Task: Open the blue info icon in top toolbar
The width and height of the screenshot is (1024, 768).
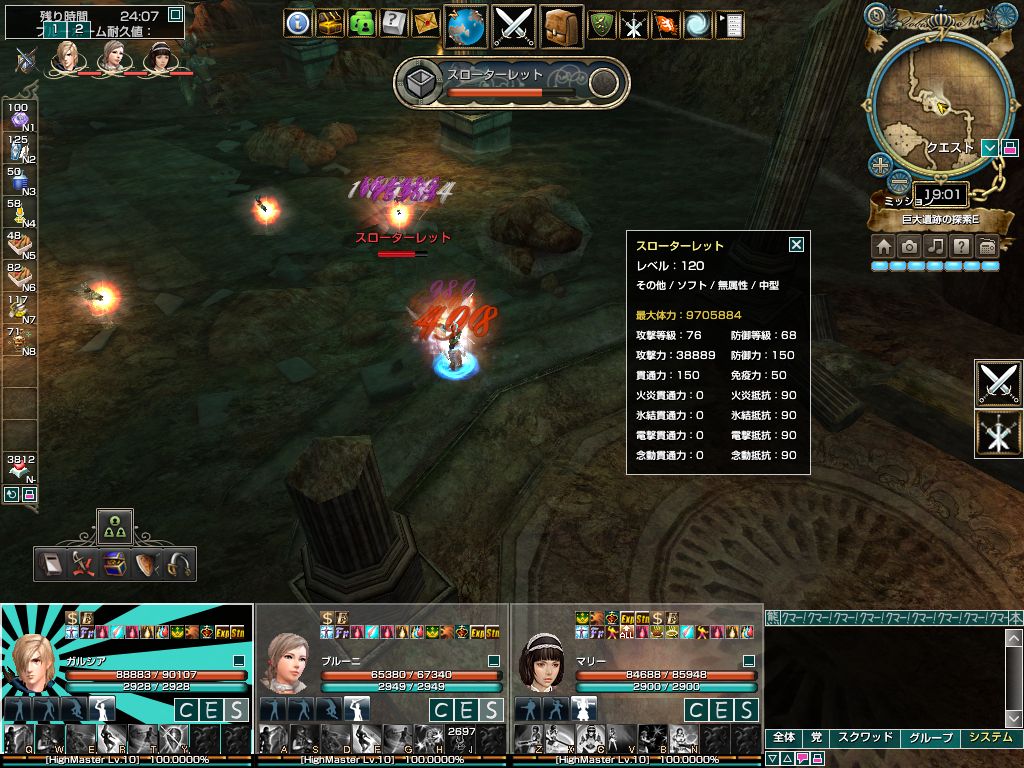Action: 297,23
